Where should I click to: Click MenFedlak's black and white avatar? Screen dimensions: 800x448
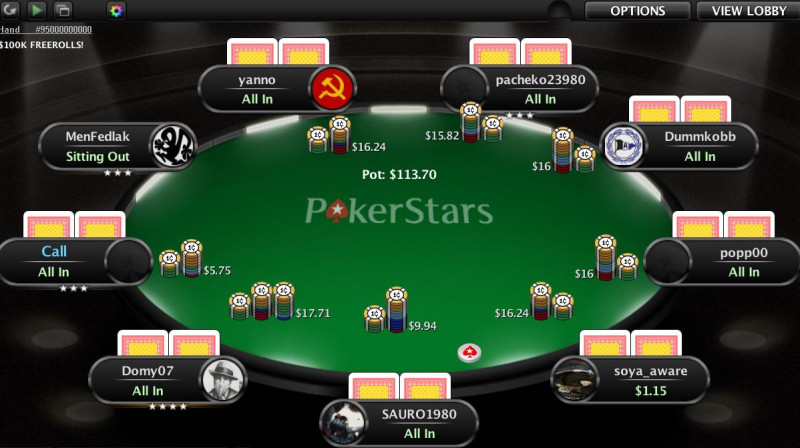click(172, 147)
